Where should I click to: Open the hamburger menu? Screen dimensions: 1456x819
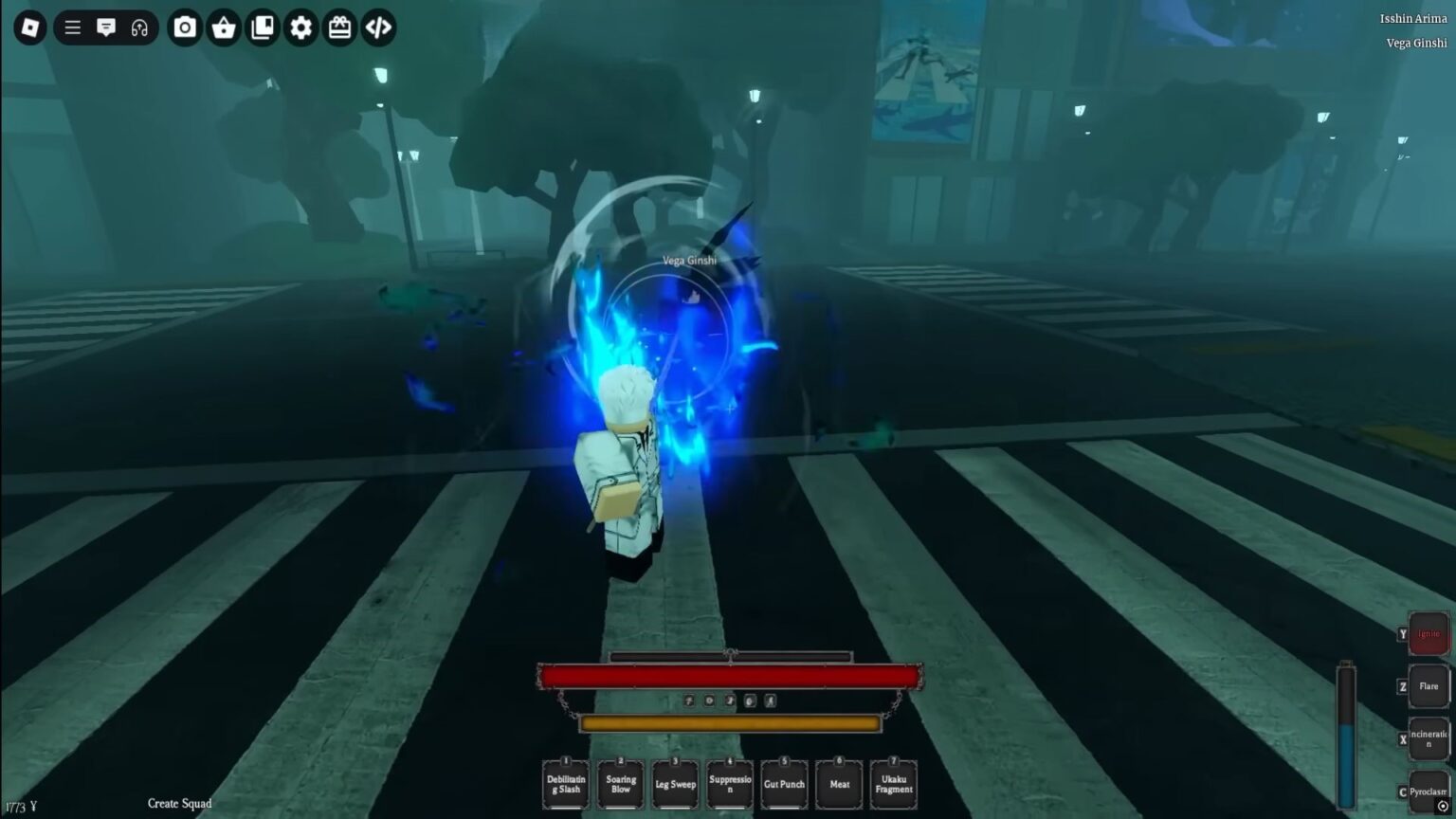[x=72, y=27]
